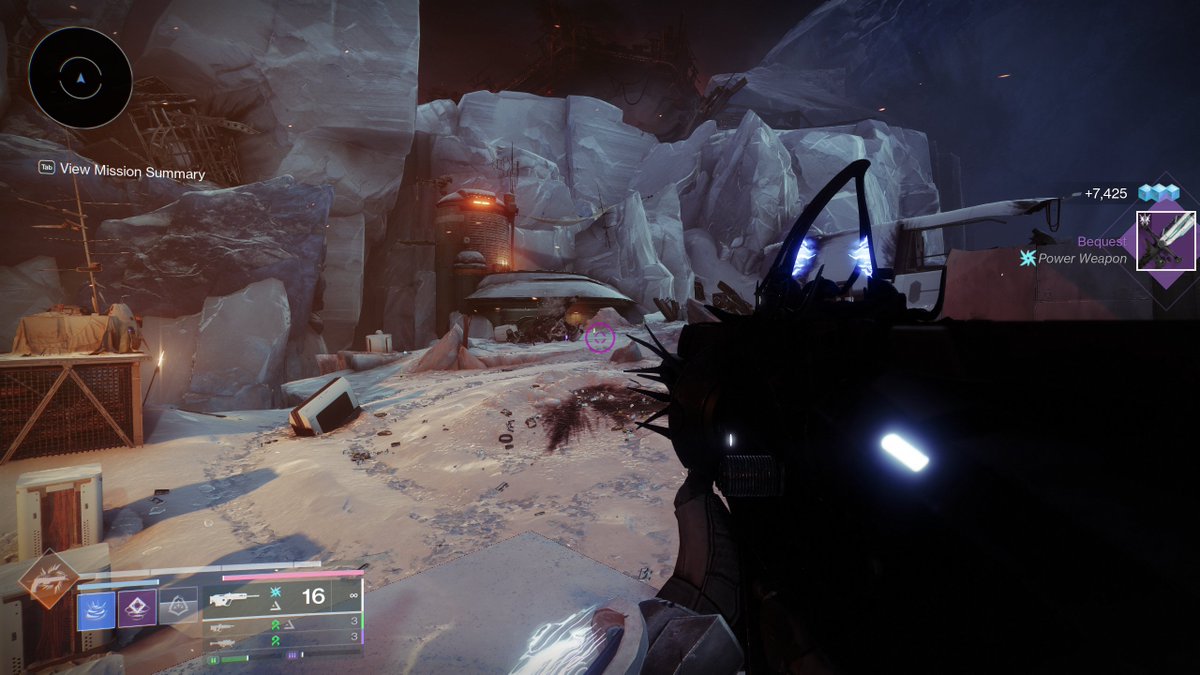Select the Bequest sword loot icon
1200x675 pixels.
click(x=1165, y=241)
